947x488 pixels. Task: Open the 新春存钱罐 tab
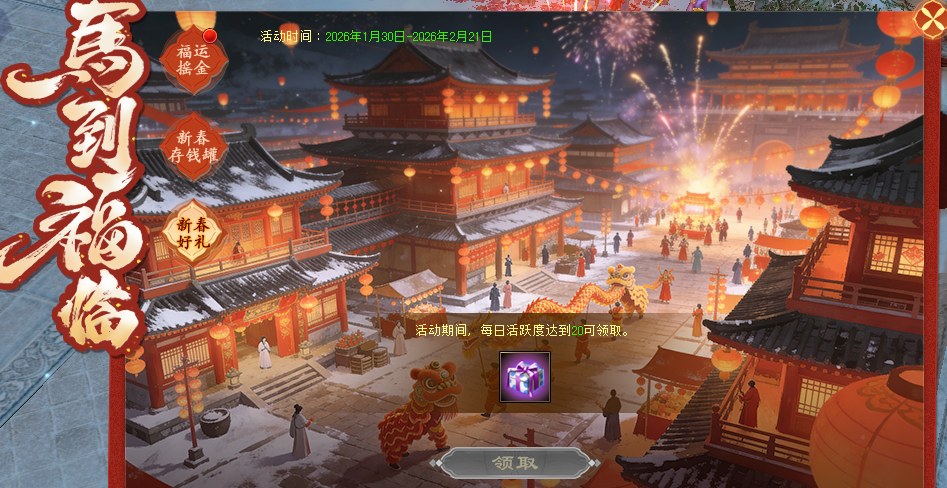point(192,147)
